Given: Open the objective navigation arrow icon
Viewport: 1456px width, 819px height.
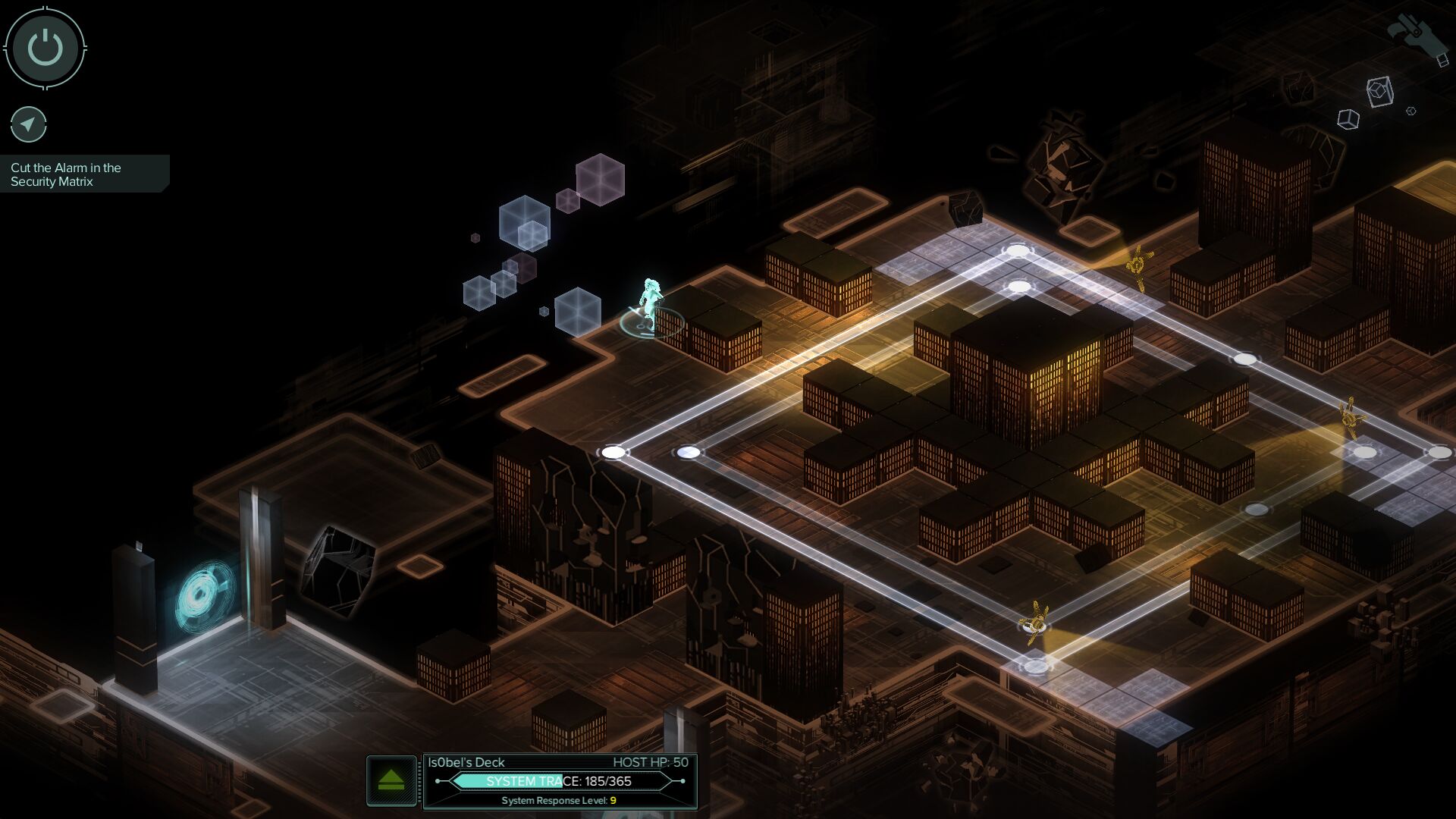Looking at the screenshot, I should coord(29,124).
